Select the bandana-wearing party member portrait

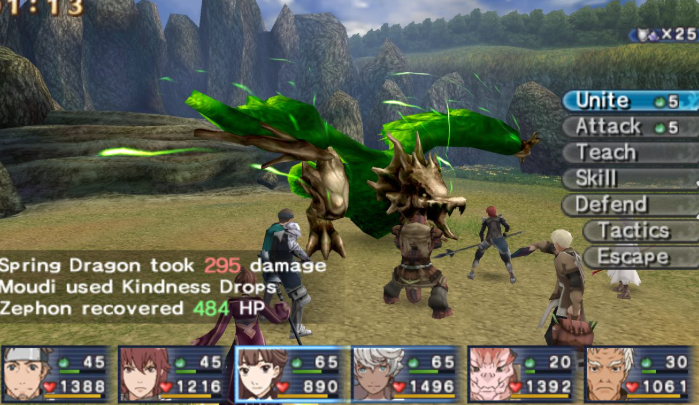coord(56,374)
